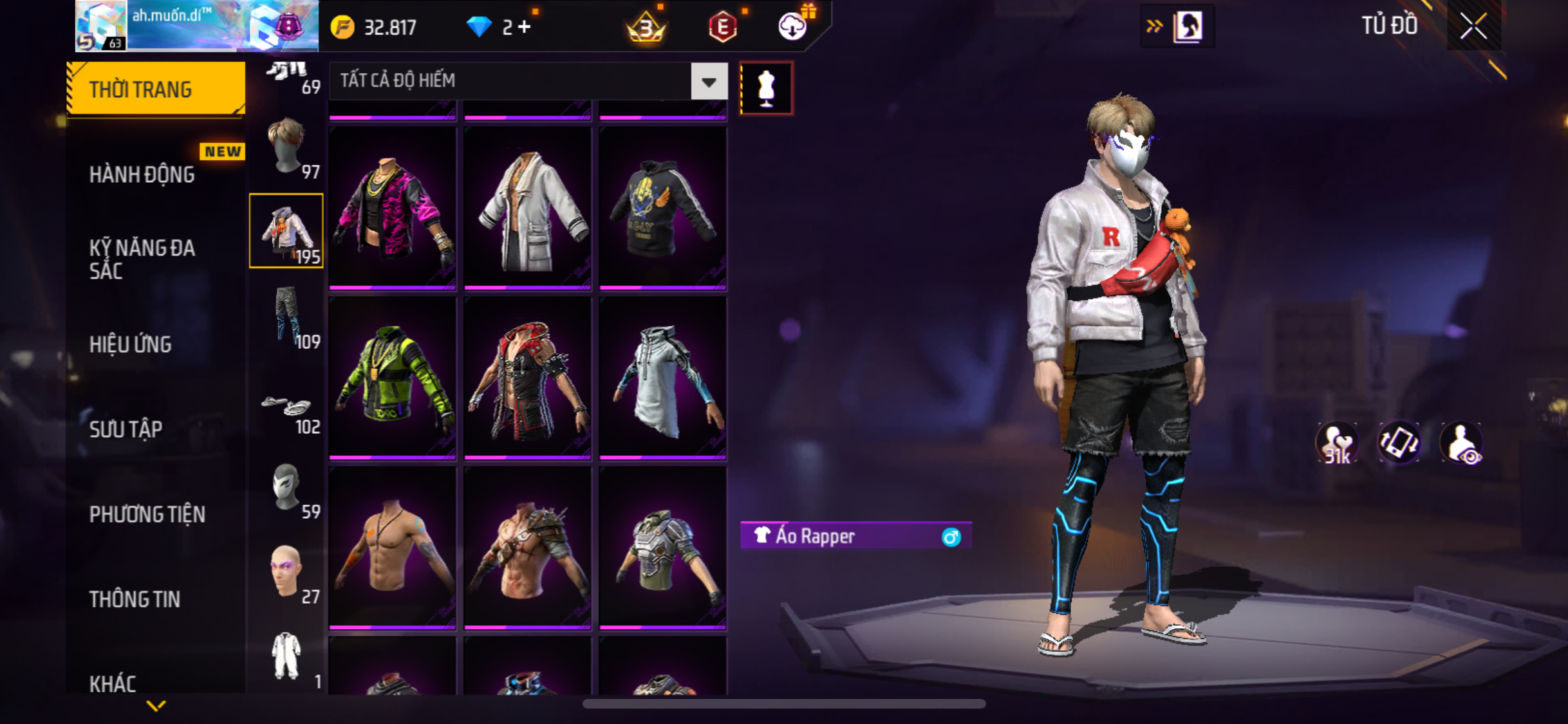The height and width of the screenshot is (724, 1568).
Task: Open the Hành Động section
Action: pos(142,174)
